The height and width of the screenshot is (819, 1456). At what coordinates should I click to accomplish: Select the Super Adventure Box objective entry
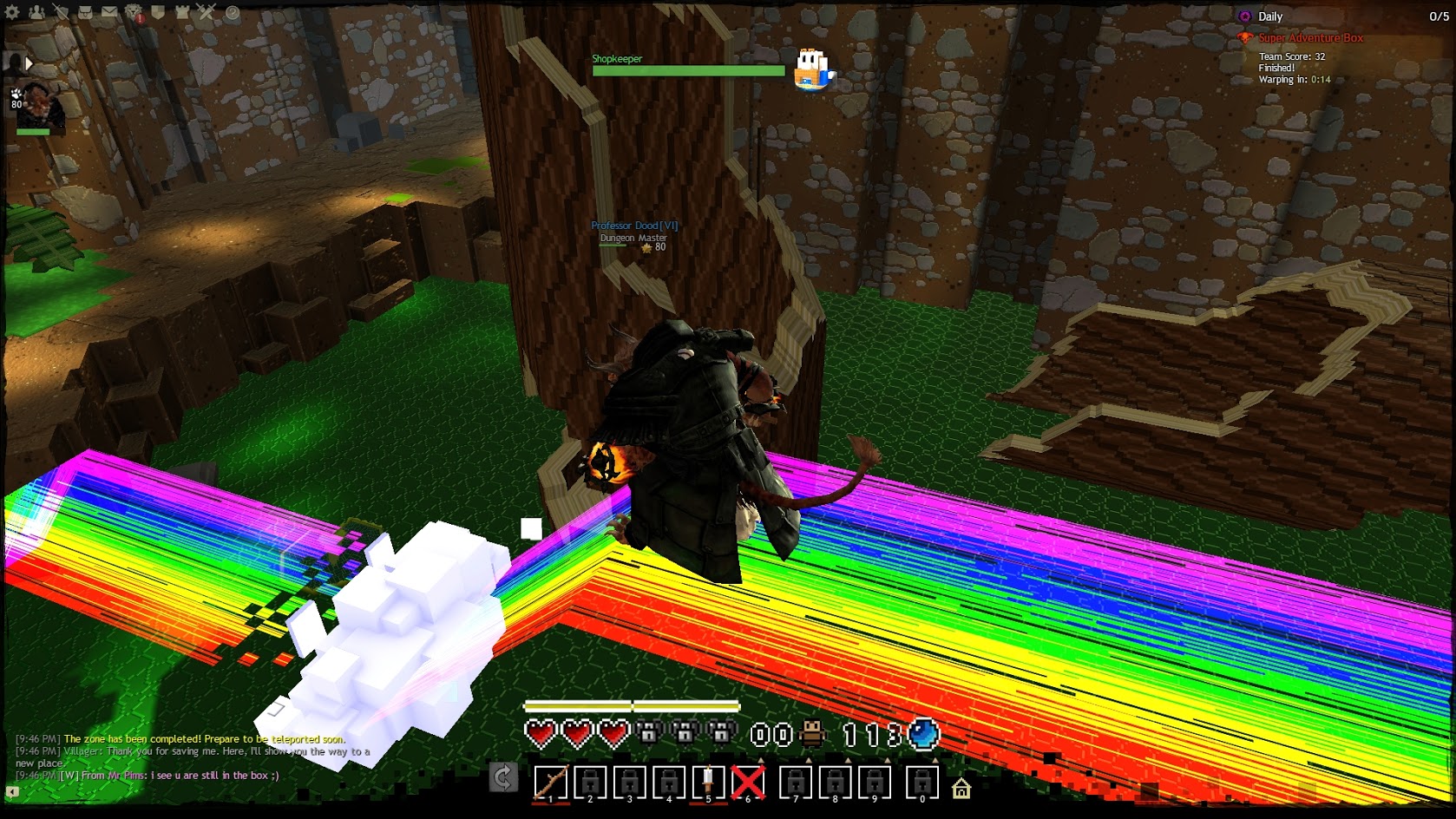1310,38
